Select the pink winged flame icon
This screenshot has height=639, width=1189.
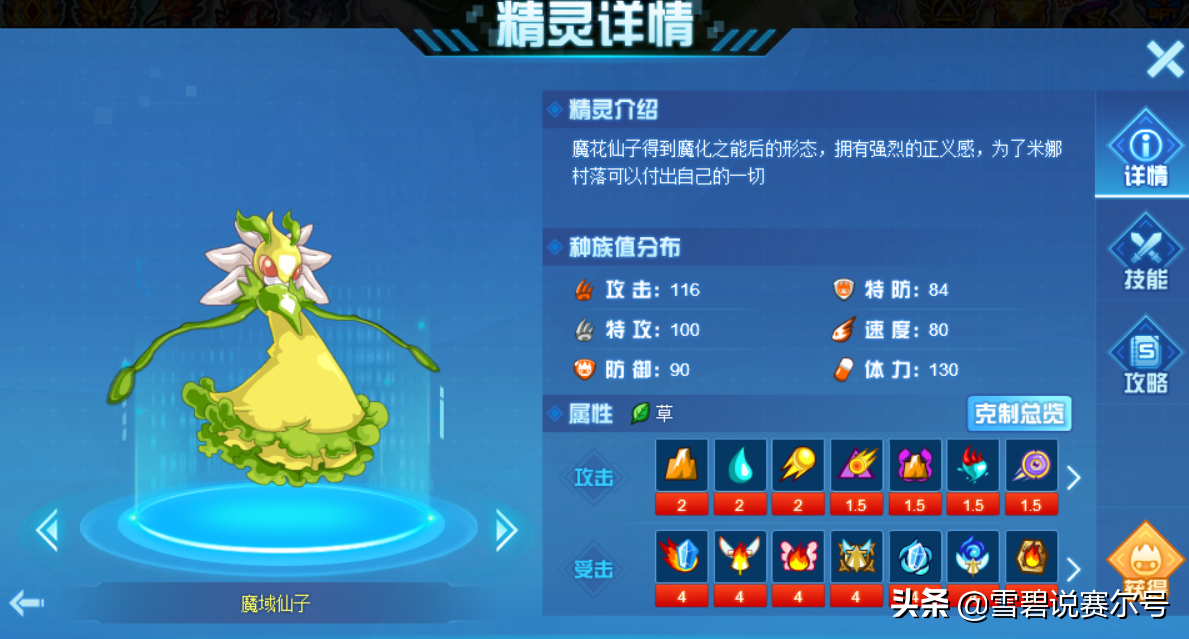798,557
